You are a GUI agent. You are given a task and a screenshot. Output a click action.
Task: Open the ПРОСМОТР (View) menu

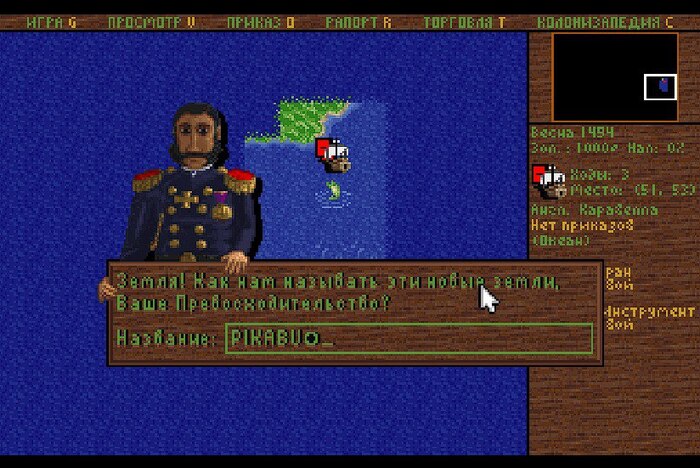click(x=151, y=22)
